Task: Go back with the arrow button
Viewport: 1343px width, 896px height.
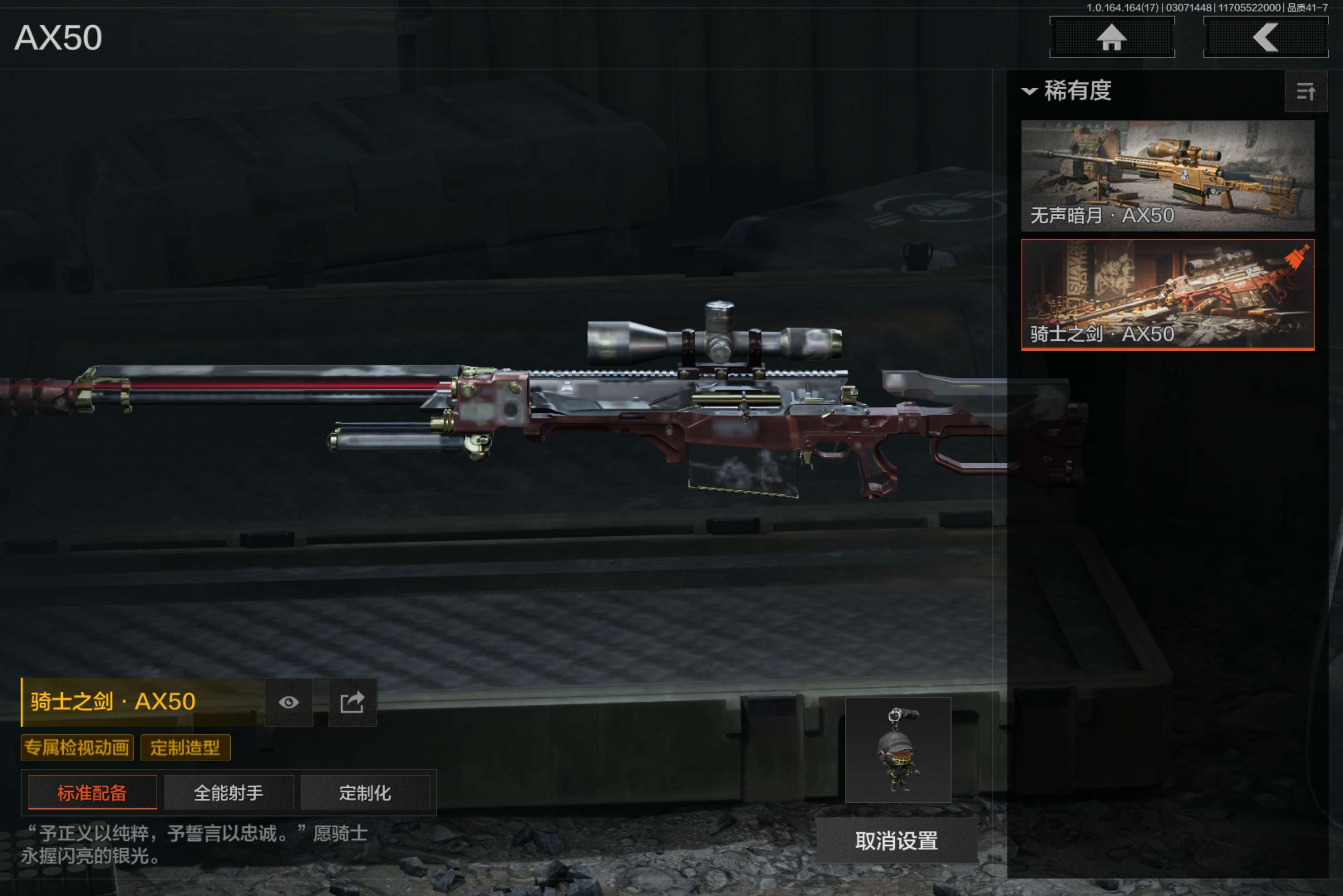Action: pyautogui.click(x=1265, y=38)
